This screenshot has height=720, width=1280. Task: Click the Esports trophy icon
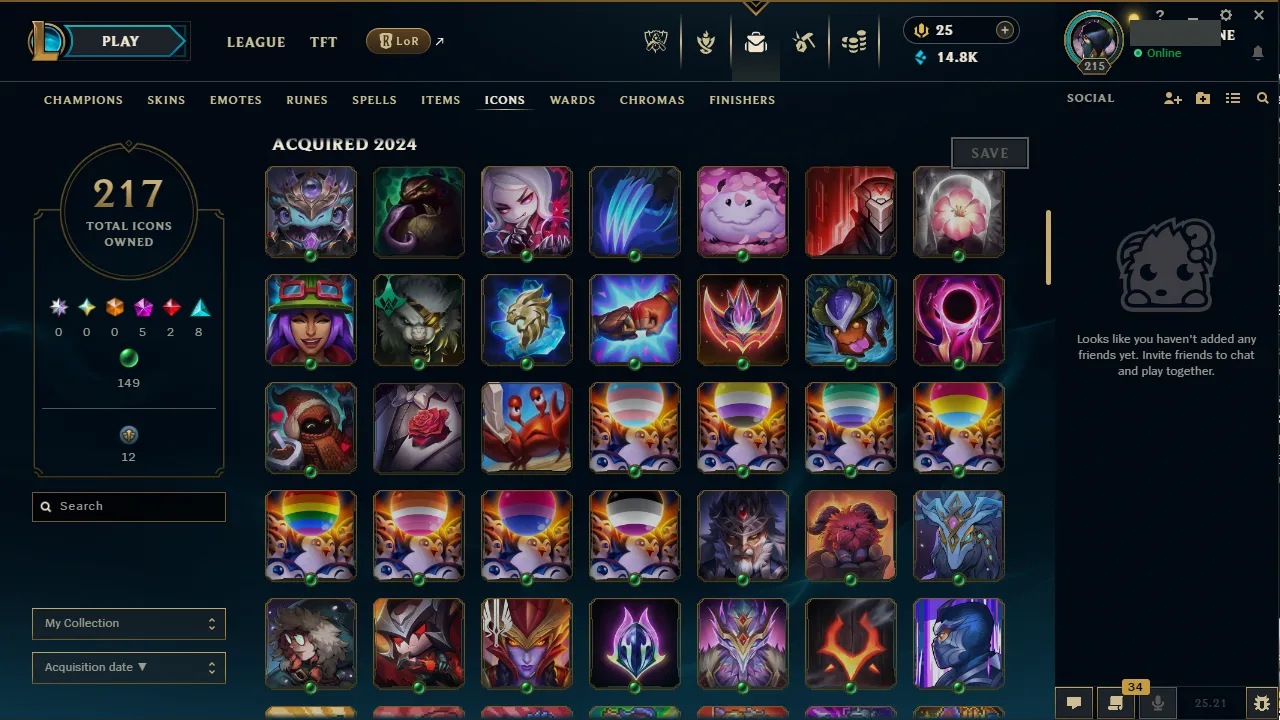point(655,42)
